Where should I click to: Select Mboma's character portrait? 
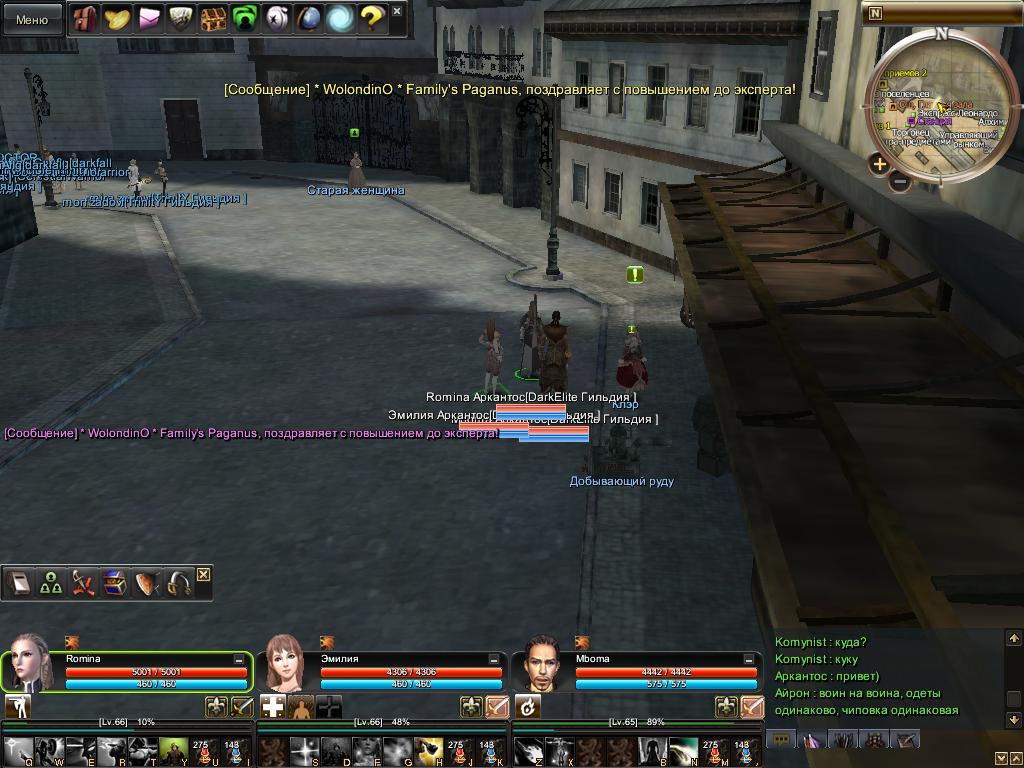541,662
